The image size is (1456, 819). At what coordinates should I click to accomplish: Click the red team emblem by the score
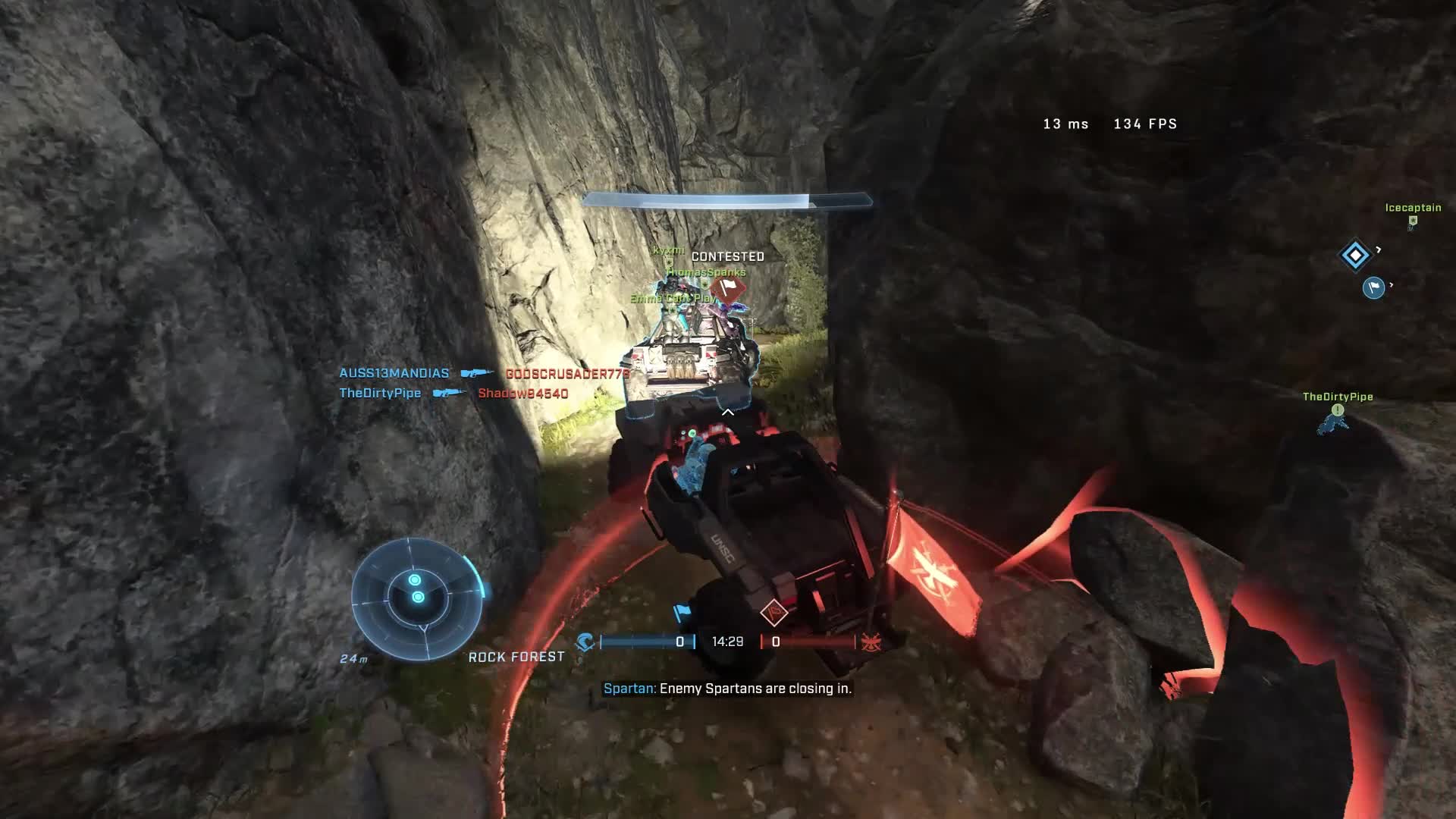871,642
